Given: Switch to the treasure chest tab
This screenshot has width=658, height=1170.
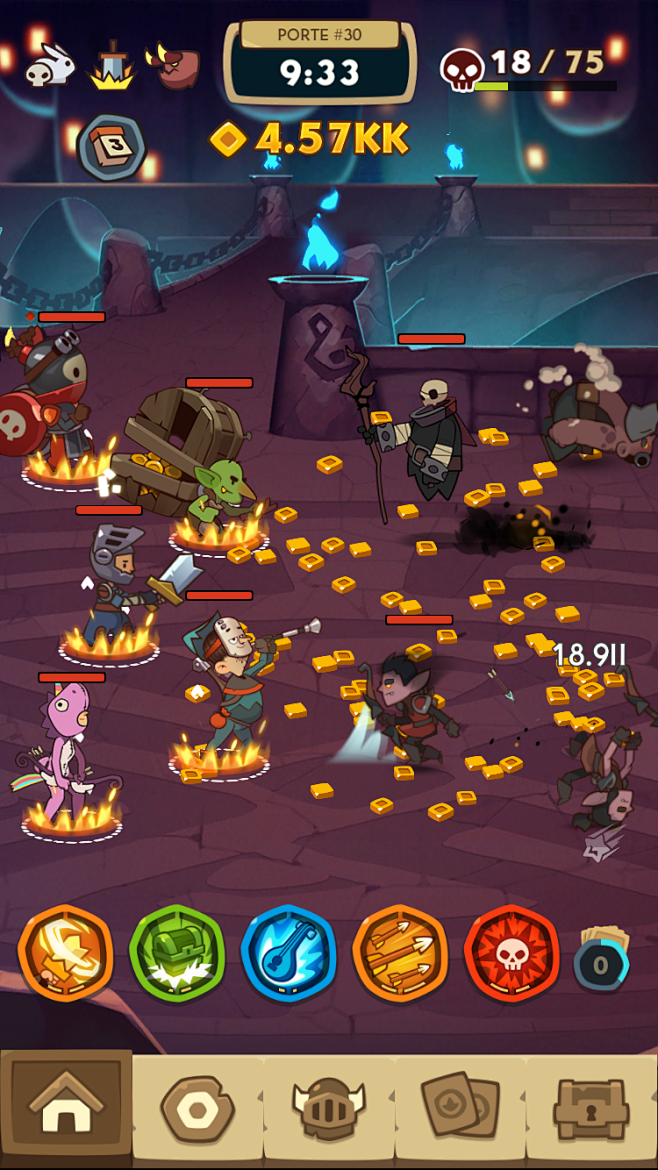Looking at the screenshot, I should (x=591, y=1108).
